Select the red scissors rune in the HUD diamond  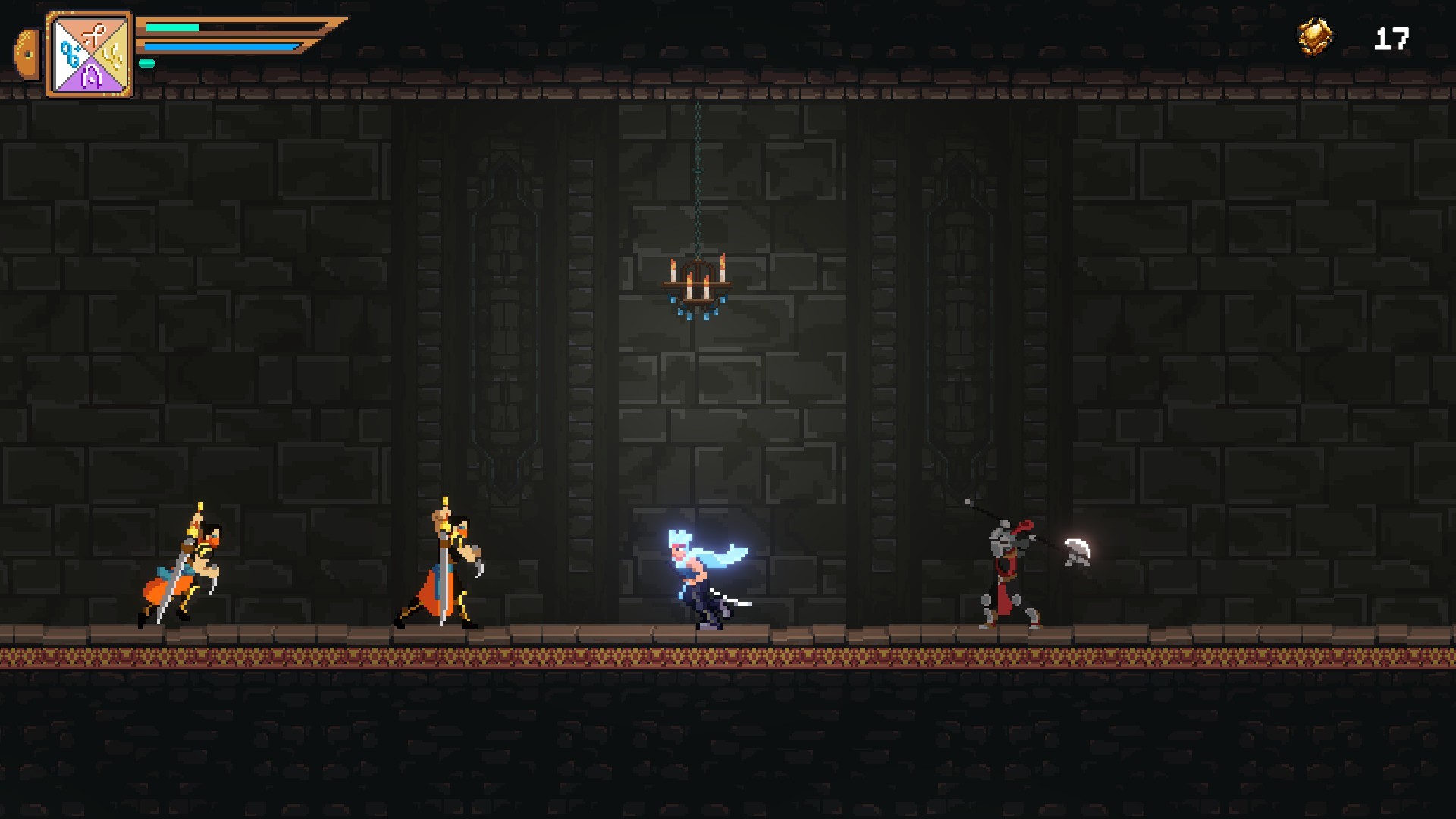pyautogui.click(x=94, y=30)
